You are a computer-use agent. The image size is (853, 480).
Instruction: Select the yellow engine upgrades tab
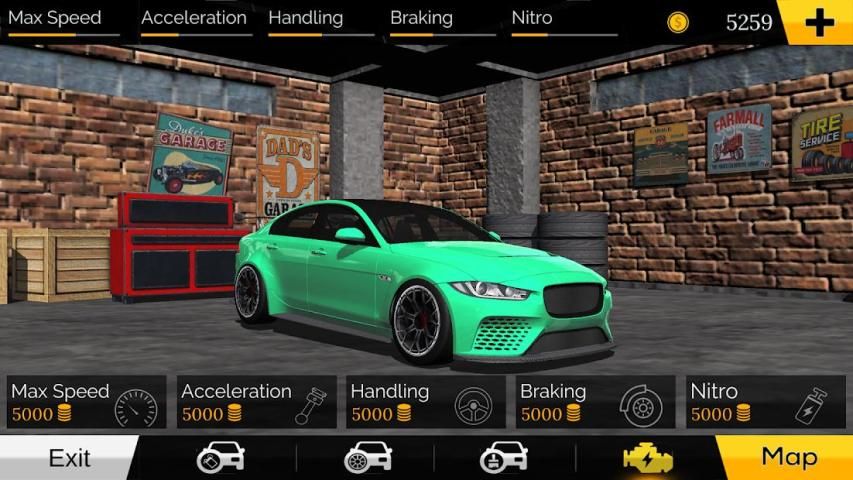(x=646, y=458)
